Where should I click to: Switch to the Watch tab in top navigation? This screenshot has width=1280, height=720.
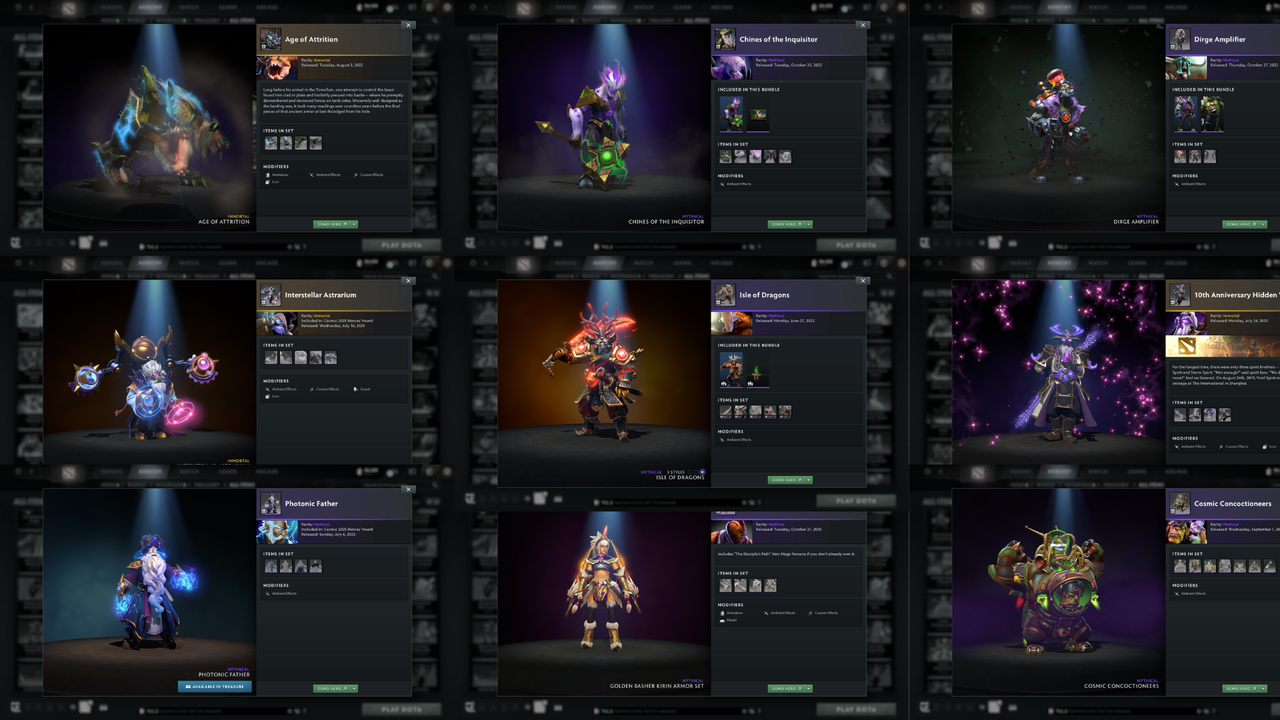click(189, 8)
